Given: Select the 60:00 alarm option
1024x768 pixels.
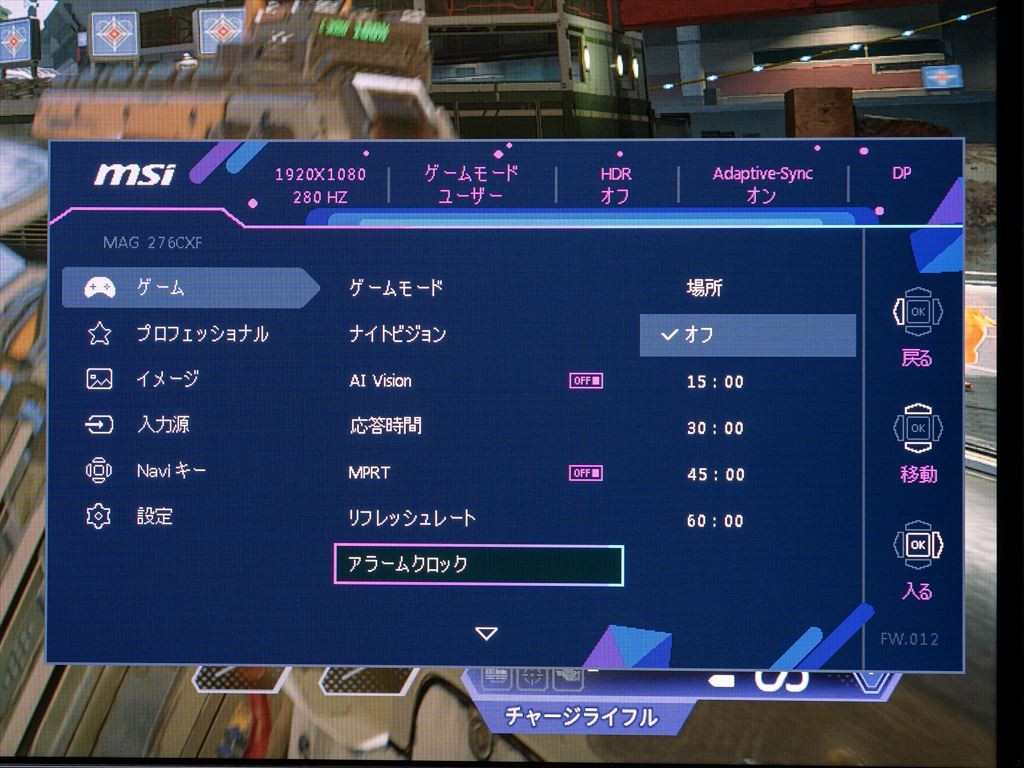Looking at the screenshot, I should tap(715, 521).
